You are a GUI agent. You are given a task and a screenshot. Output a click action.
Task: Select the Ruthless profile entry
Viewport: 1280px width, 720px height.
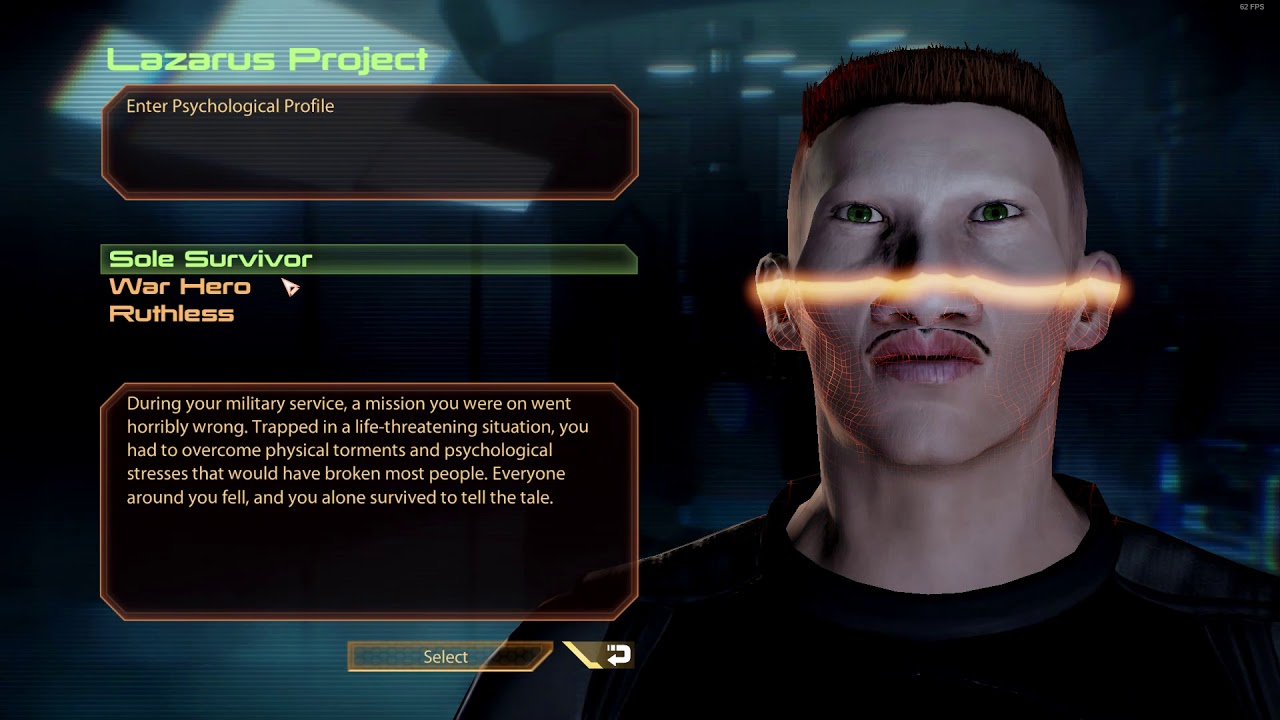[x=171, y=314]
